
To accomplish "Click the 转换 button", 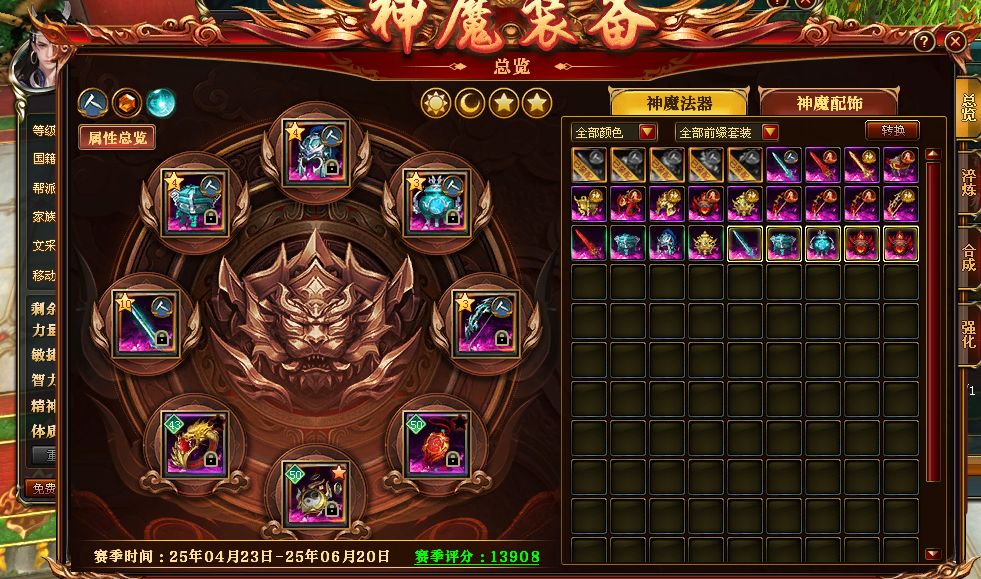I will (892, 131).
